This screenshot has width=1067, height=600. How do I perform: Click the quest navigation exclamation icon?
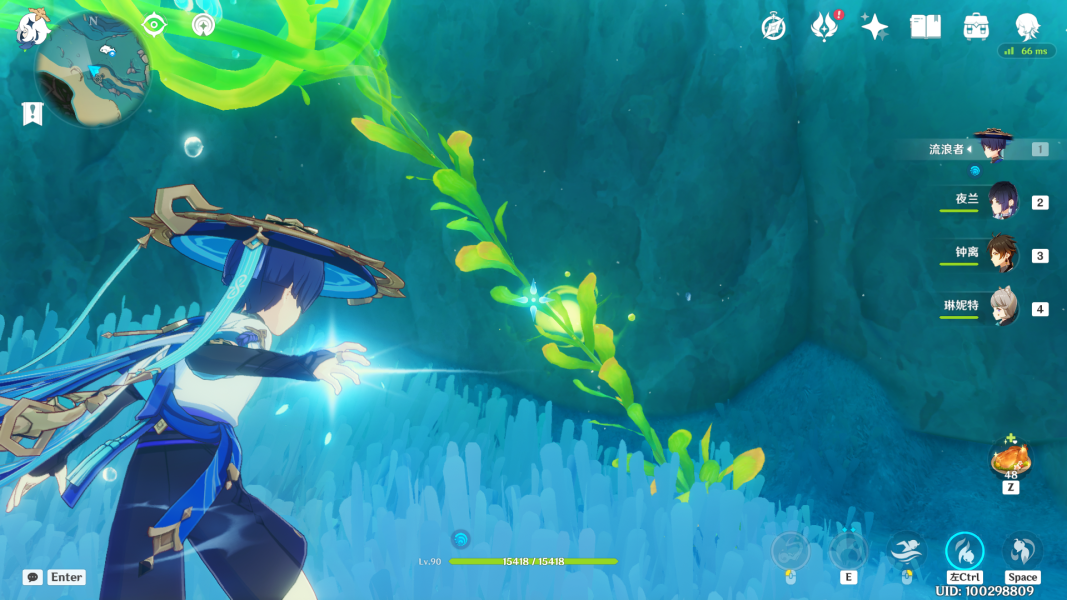coord(32,114)
